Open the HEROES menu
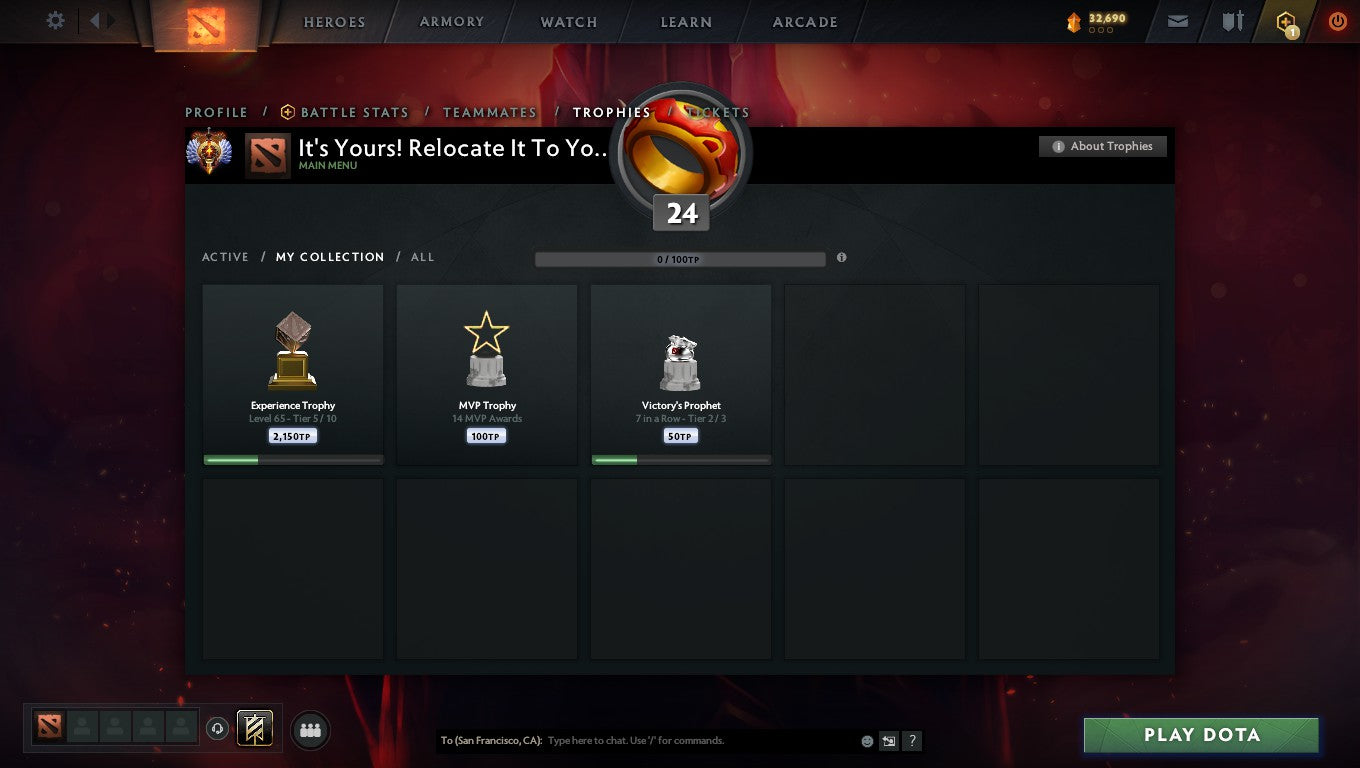This screenshot has width=1360, height=768. click(x=334, y=21)
